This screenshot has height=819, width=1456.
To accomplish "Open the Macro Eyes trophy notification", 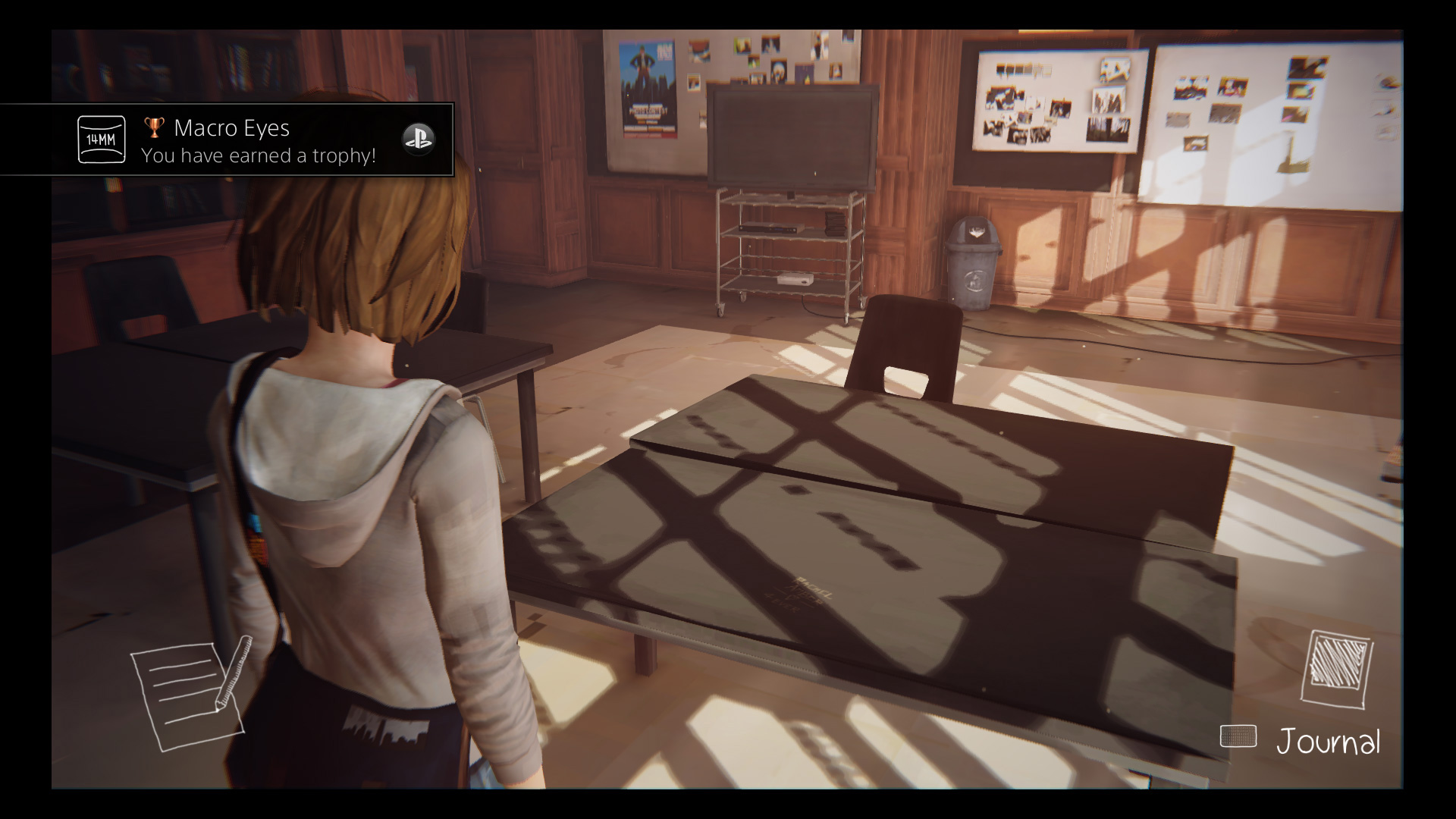I will coord(258,140).
